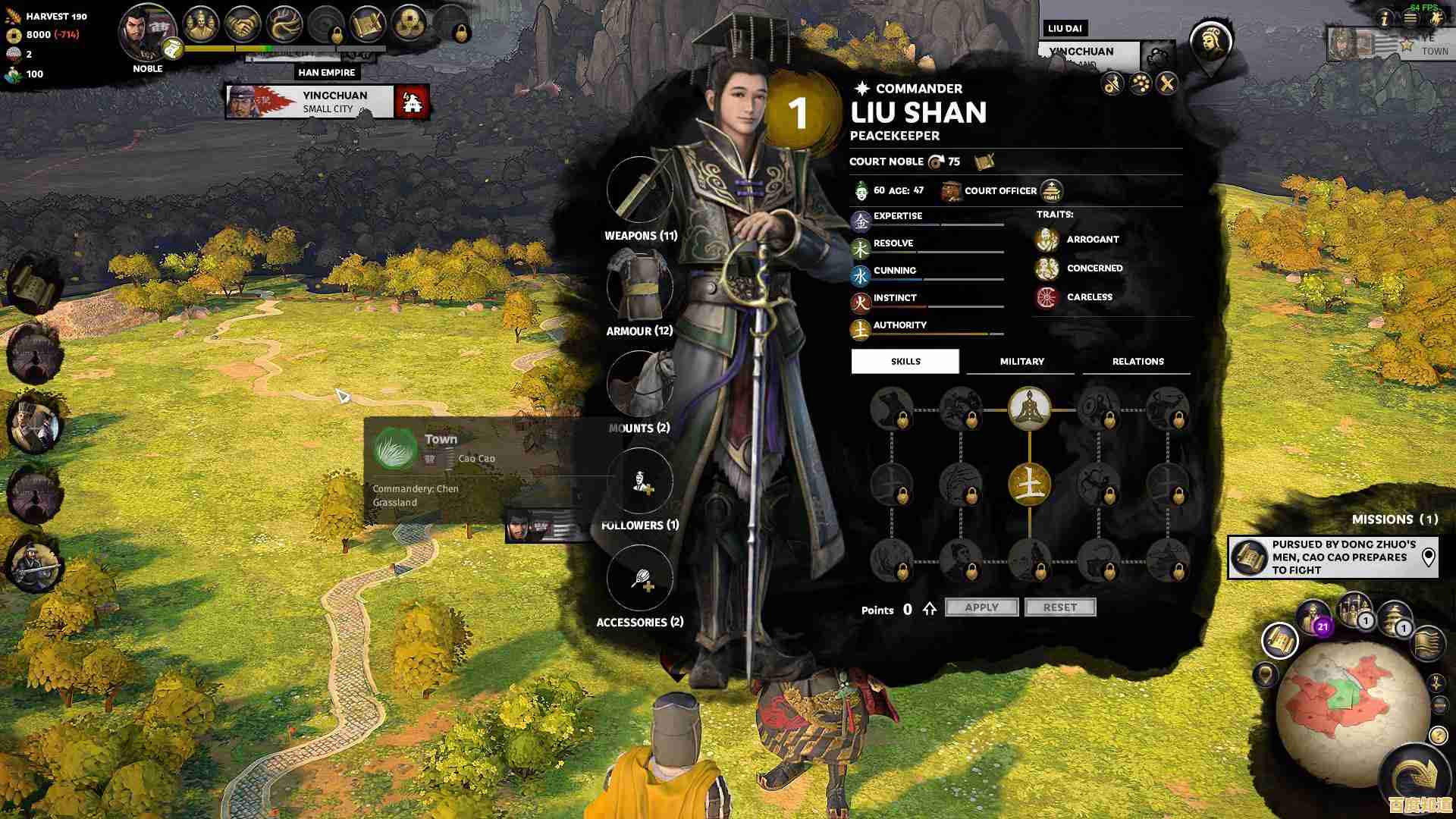The height and width of the screenshot is (819, 1456).
Task: Select the Skills tab
Action: click(x=905, y=362)
